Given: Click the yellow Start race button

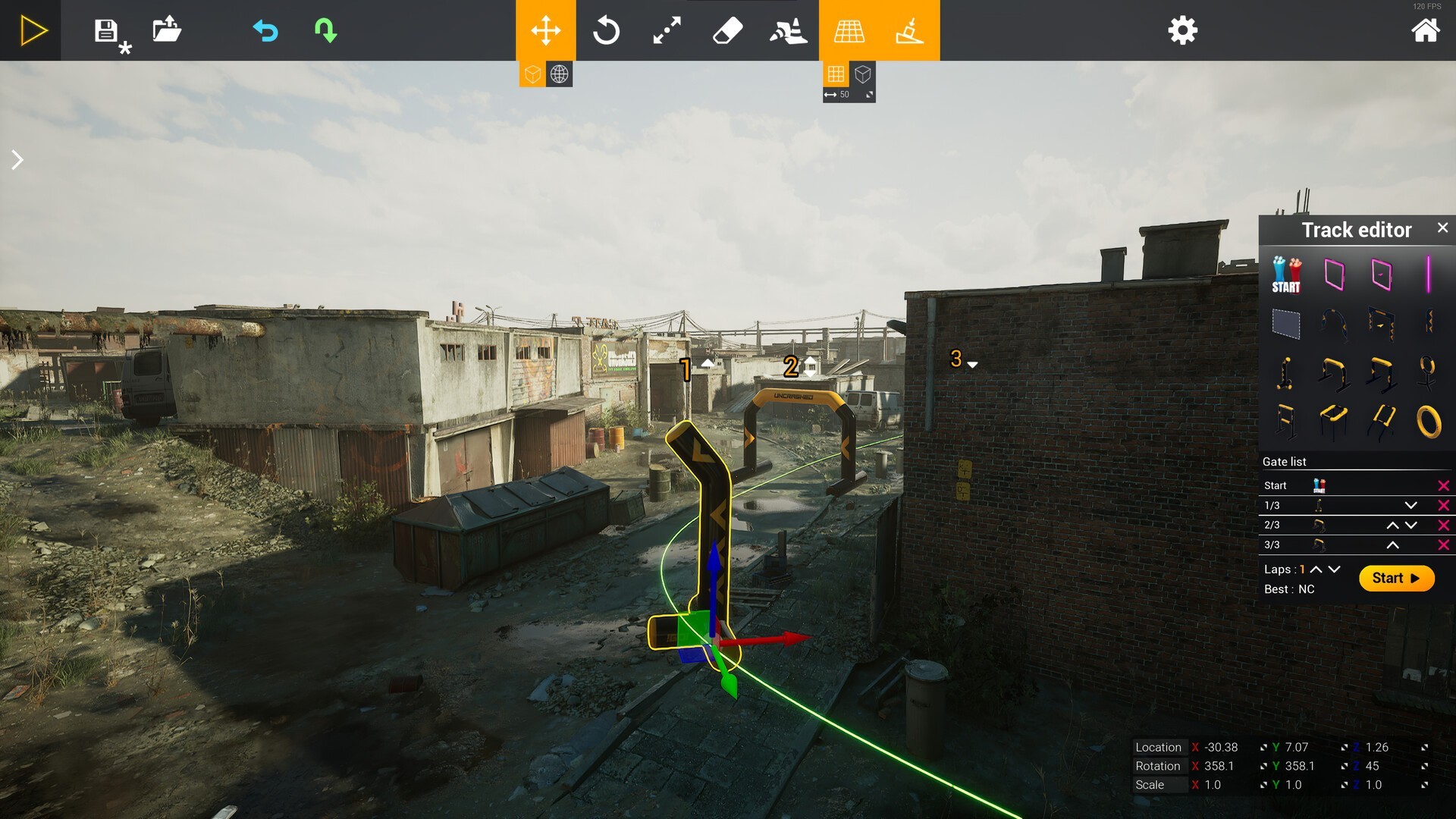Looking at the screenshot, I should point(1396,579).
